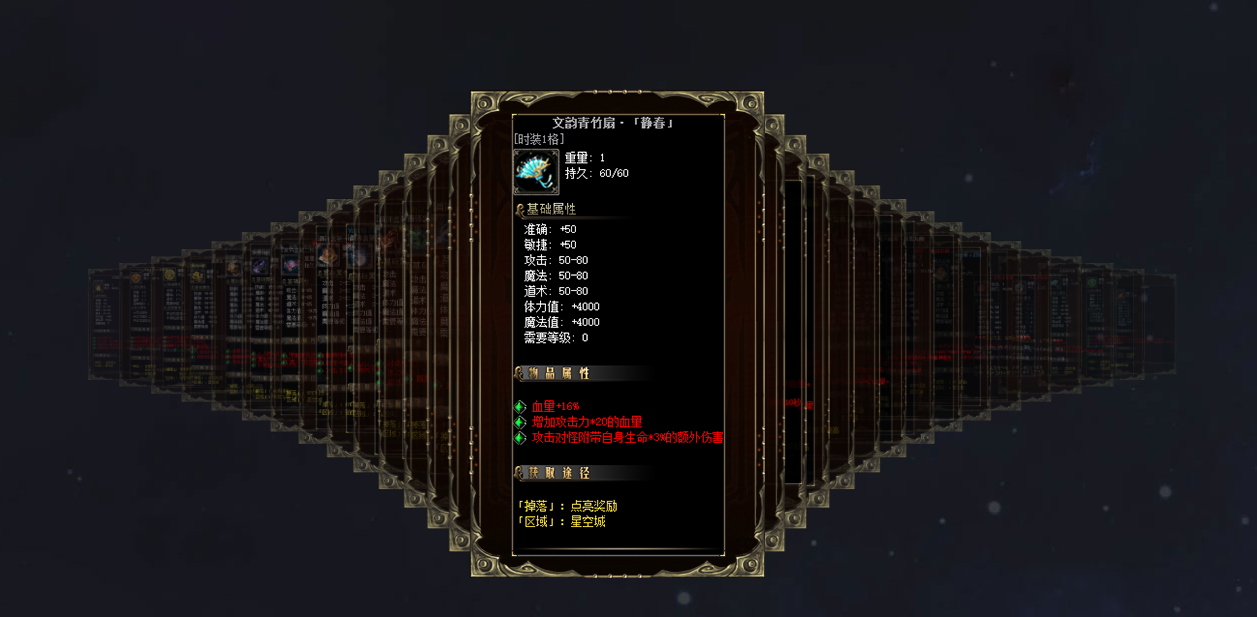
Task: Select the 文韵青竹扇·静春 center card
Action: 617,335
